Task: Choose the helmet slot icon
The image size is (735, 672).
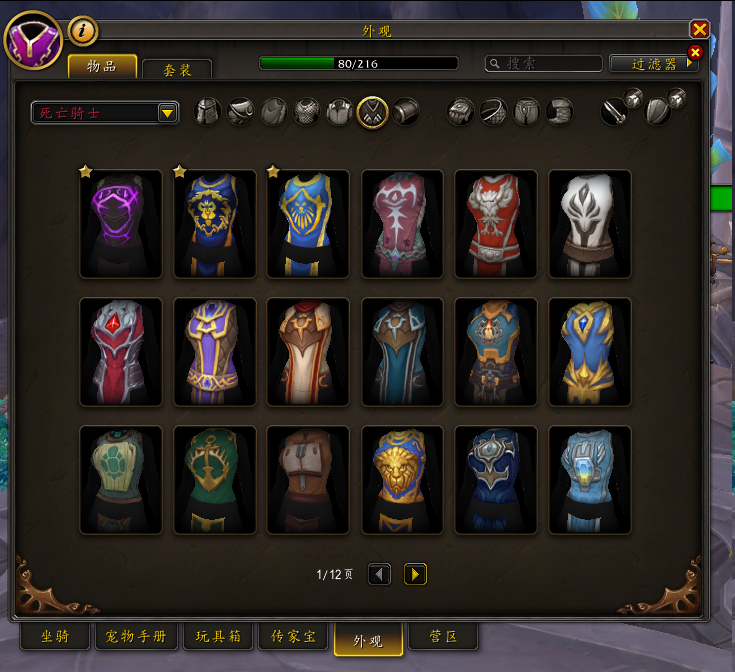Action: click(x=207, y=111)
